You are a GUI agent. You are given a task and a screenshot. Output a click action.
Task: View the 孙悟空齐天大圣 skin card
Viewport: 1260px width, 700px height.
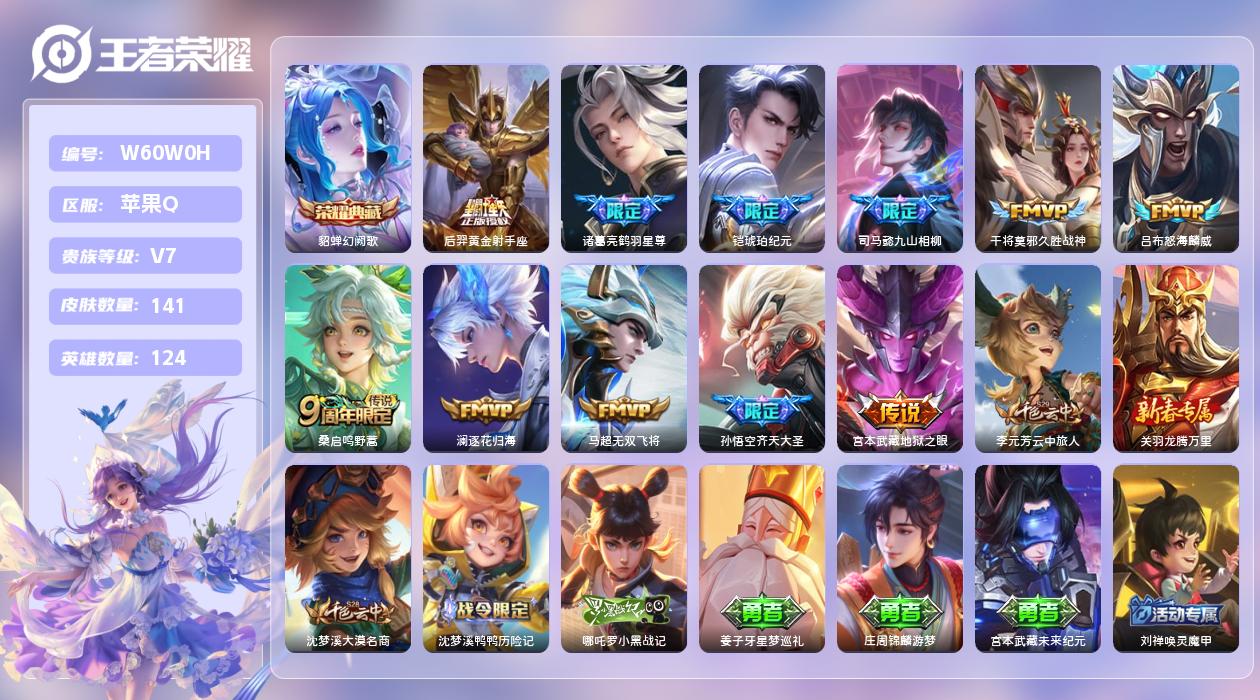762,358
